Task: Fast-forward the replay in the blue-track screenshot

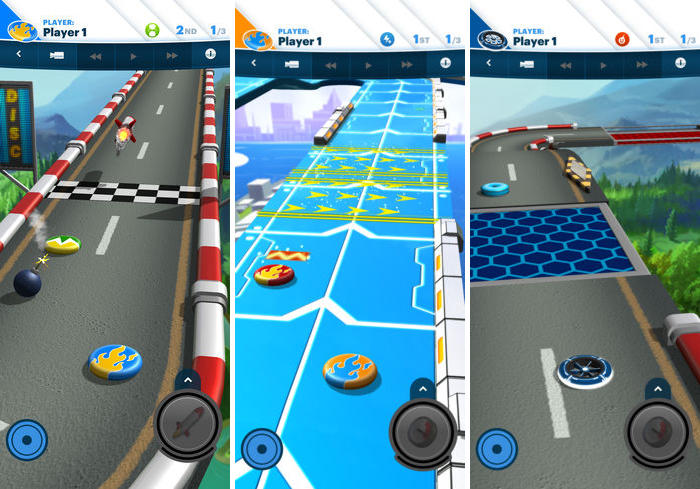Action: coord(406,63)
